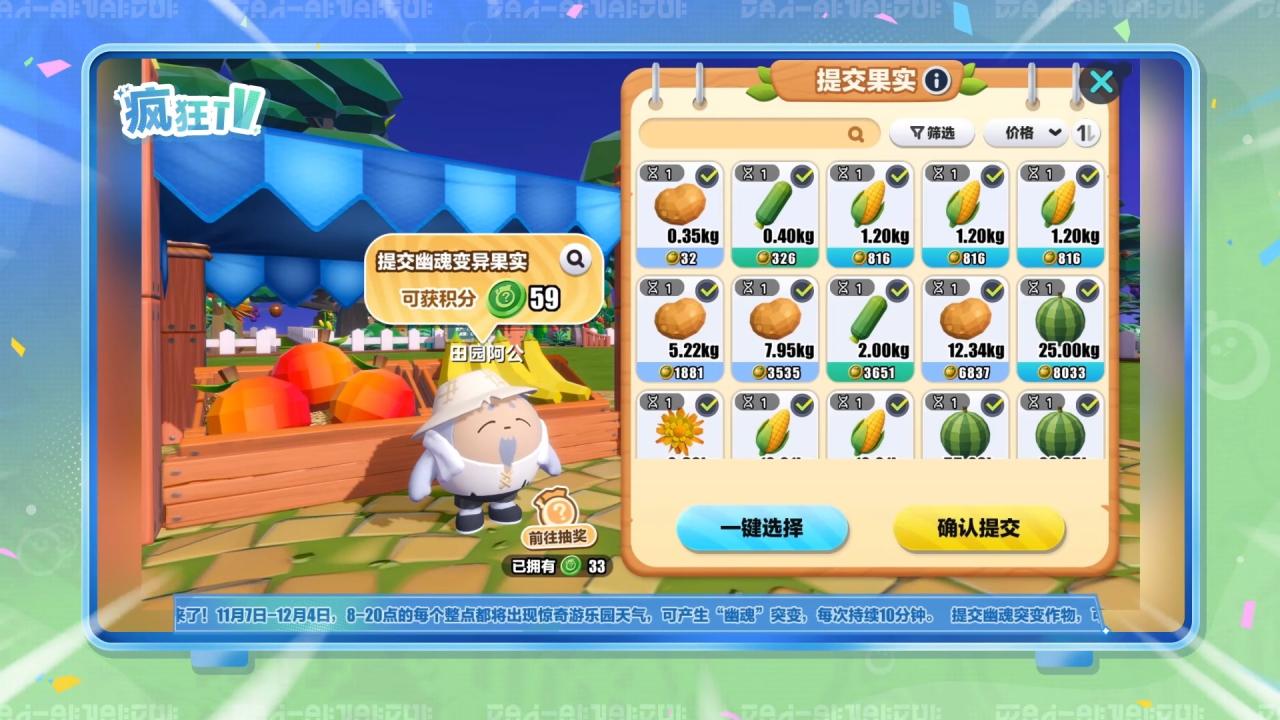Click the search magnifier in the search bar
The width and height of the screenshot is (1280, 720).
point(858,133)
